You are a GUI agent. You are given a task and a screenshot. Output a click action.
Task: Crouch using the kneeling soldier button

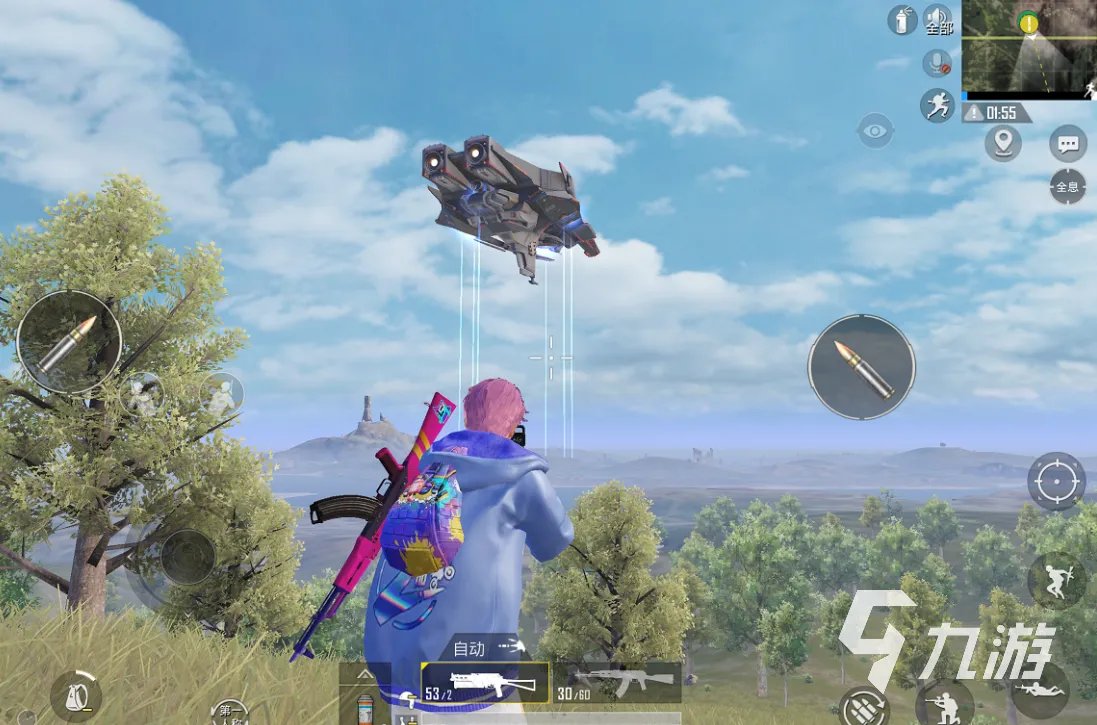944,703
